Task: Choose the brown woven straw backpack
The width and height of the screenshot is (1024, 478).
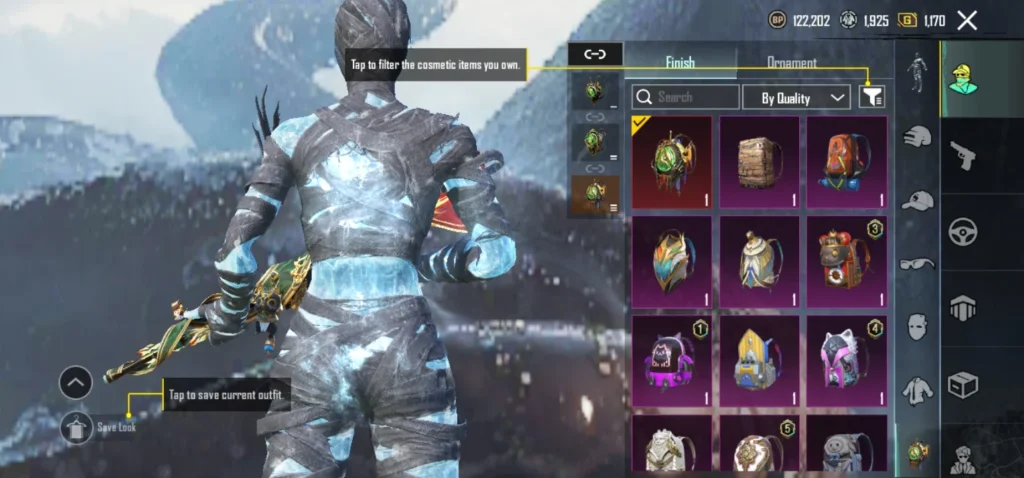Action: point(759,162)
